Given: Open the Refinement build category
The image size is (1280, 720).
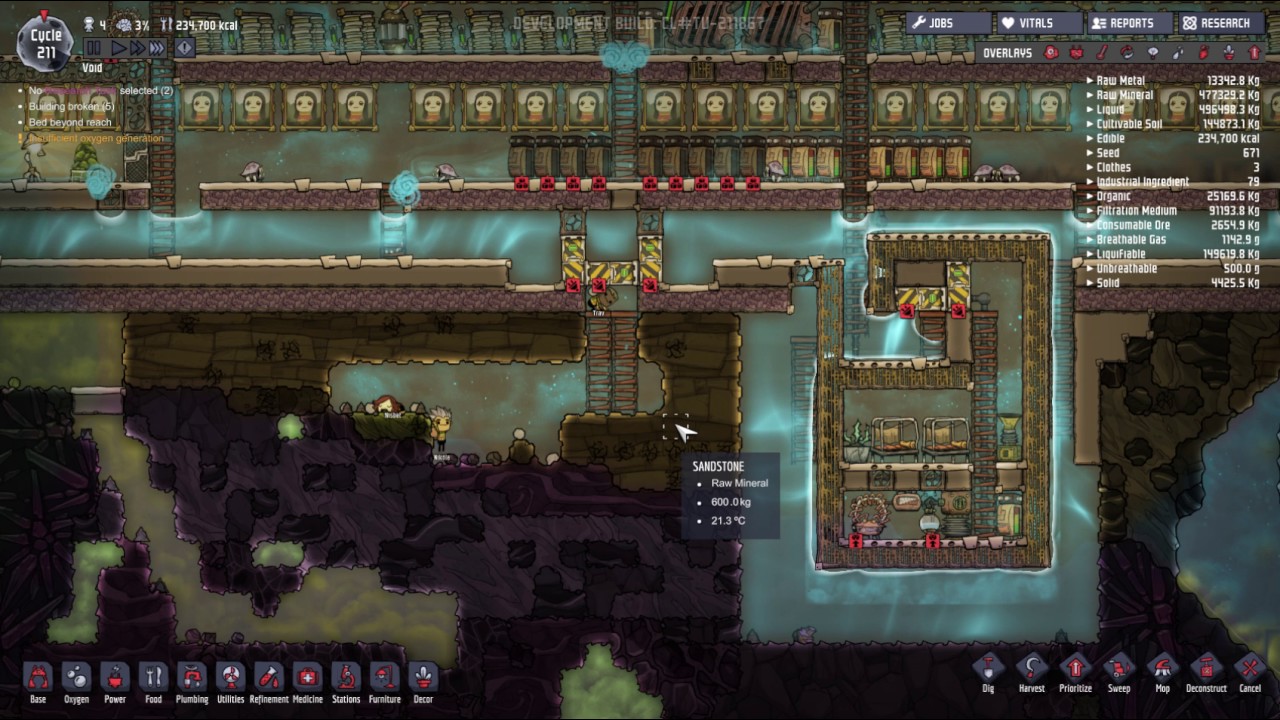Looking at the screenshot, I should coord(269,680).
